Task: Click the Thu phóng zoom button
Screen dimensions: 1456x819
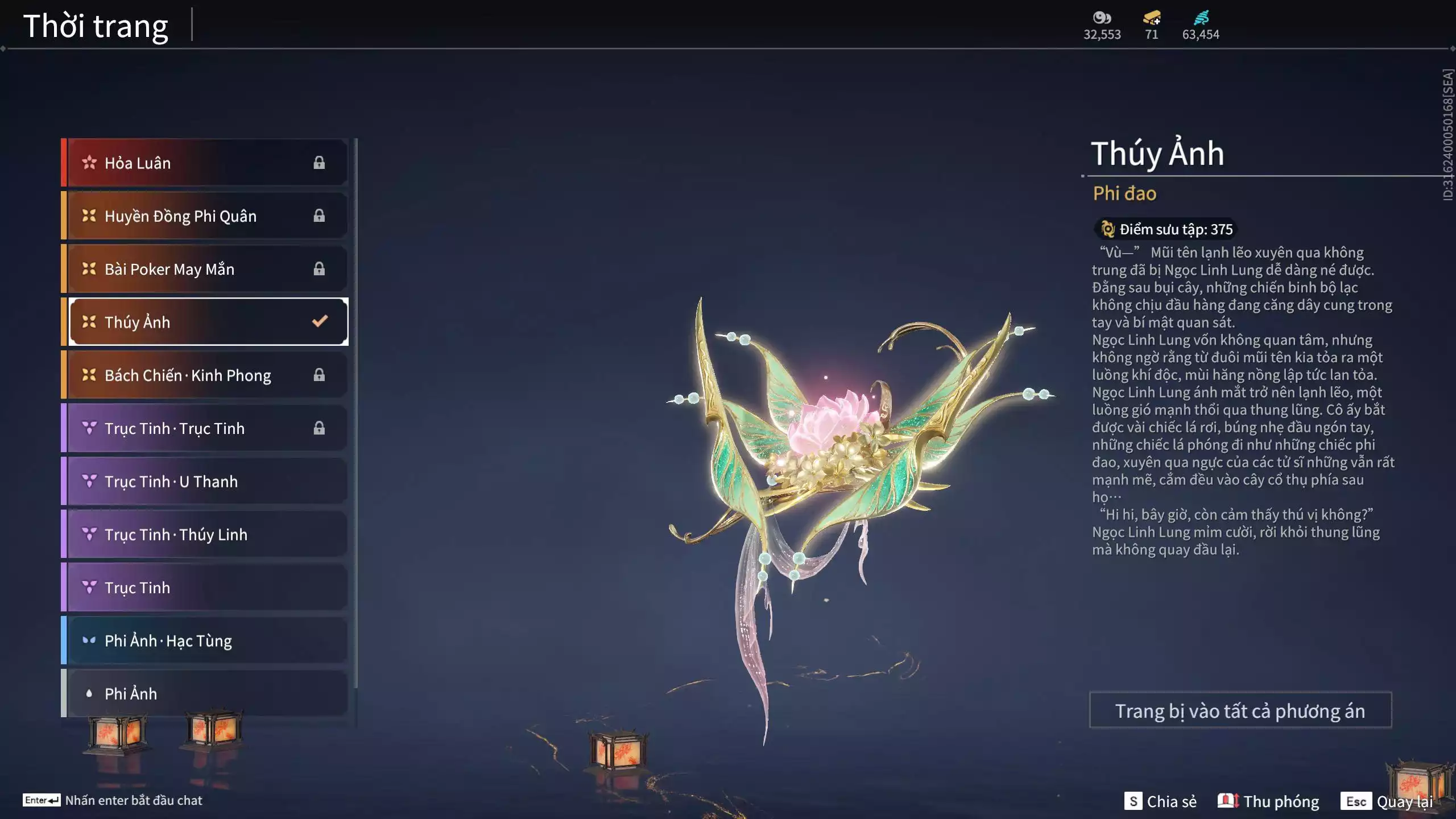Action: click(x=1269, y=801)
